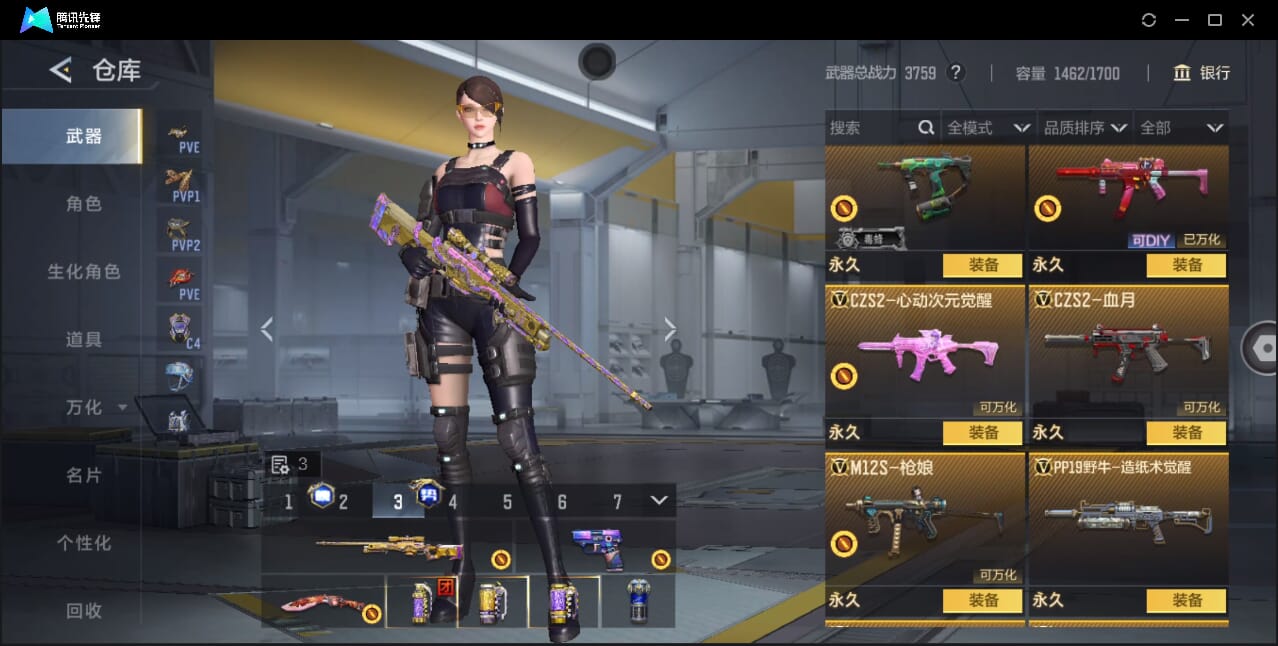The image size is (1278, 646).
Task: Equip the CZS2-血月 weapon
Action: [x=1186, y=433]
